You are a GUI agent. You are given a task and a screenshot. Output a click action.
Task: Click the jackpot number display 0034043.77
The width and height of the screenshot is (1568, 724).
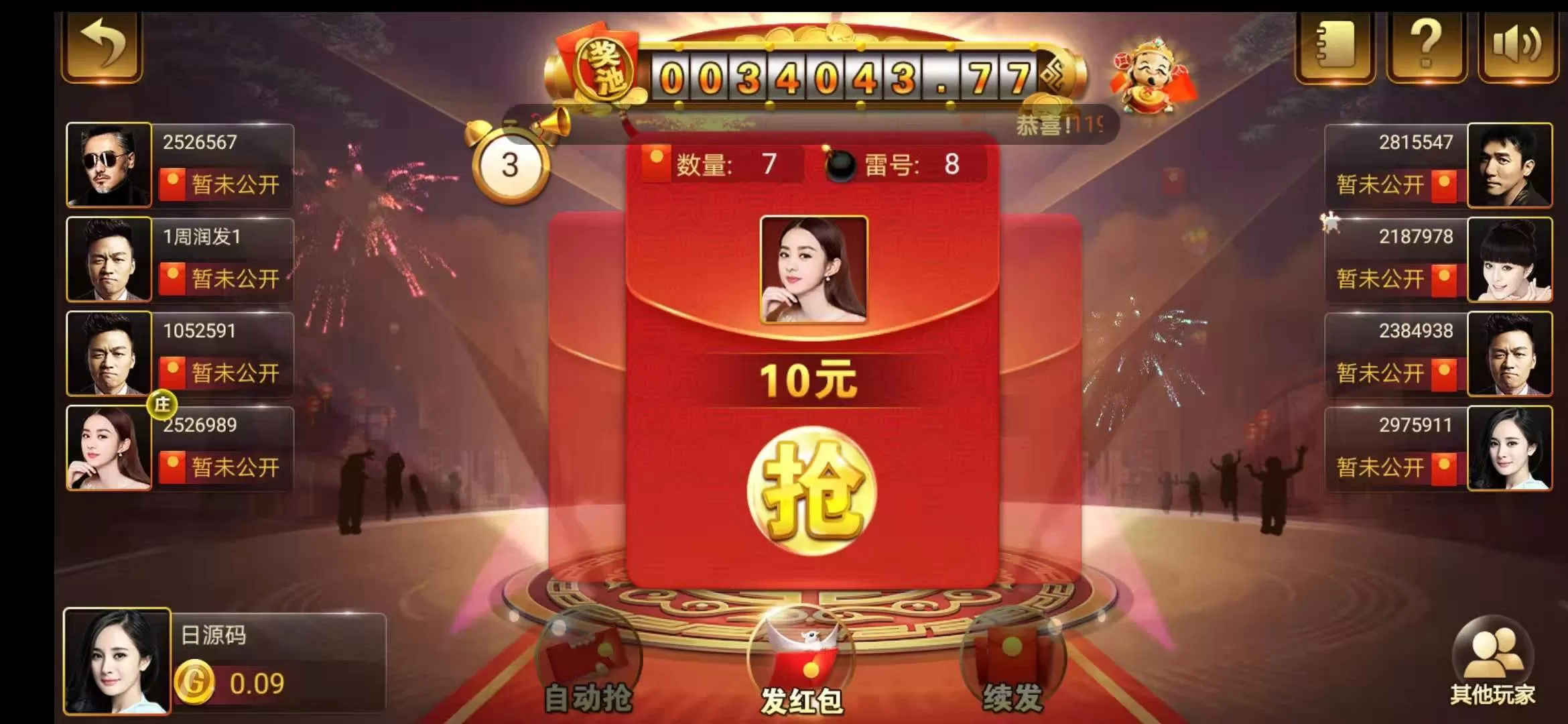(x=838, y=72)
